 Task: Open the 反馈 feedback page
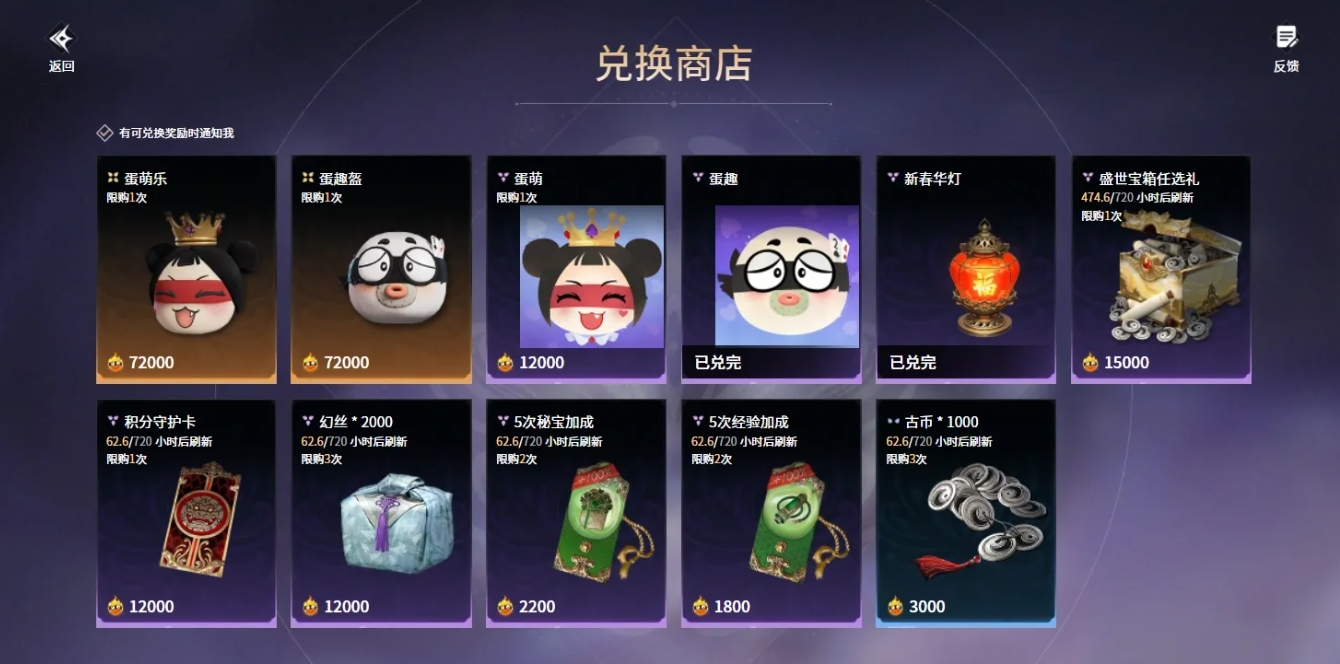click(x=1286, y=48)
